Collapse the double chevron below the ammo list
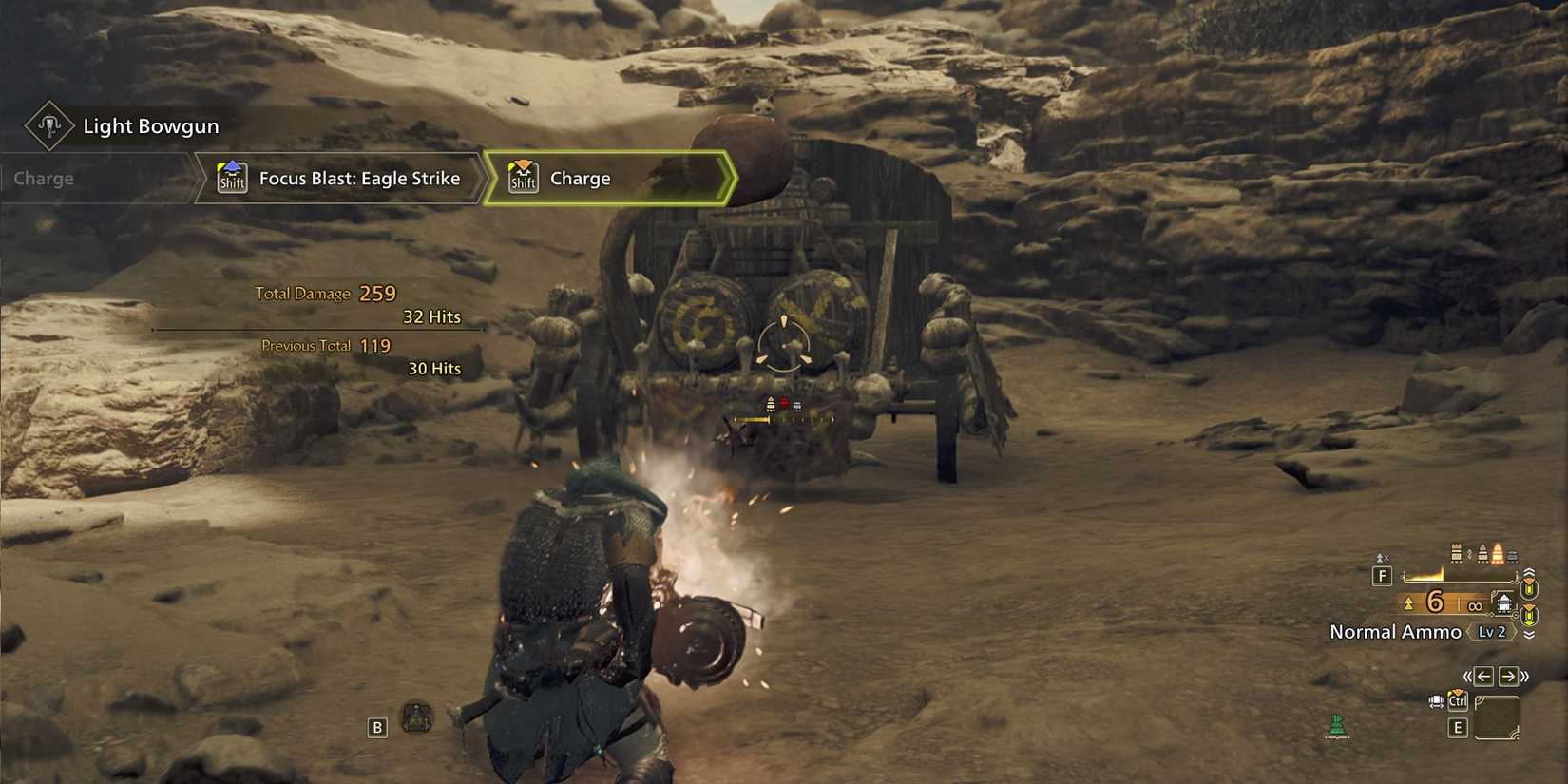 1530,634
